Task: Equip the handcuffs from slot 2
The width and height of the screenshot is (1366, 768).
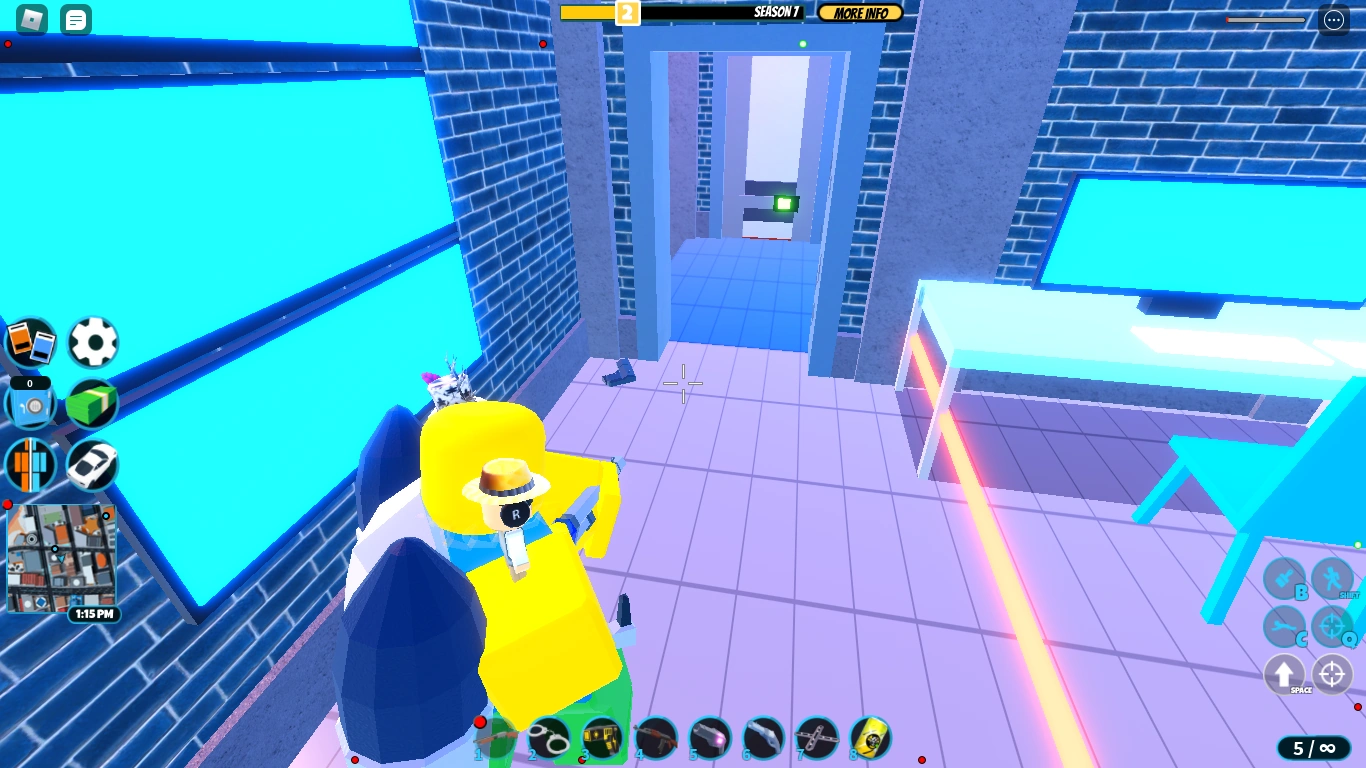Action: (x=551, y=737)
